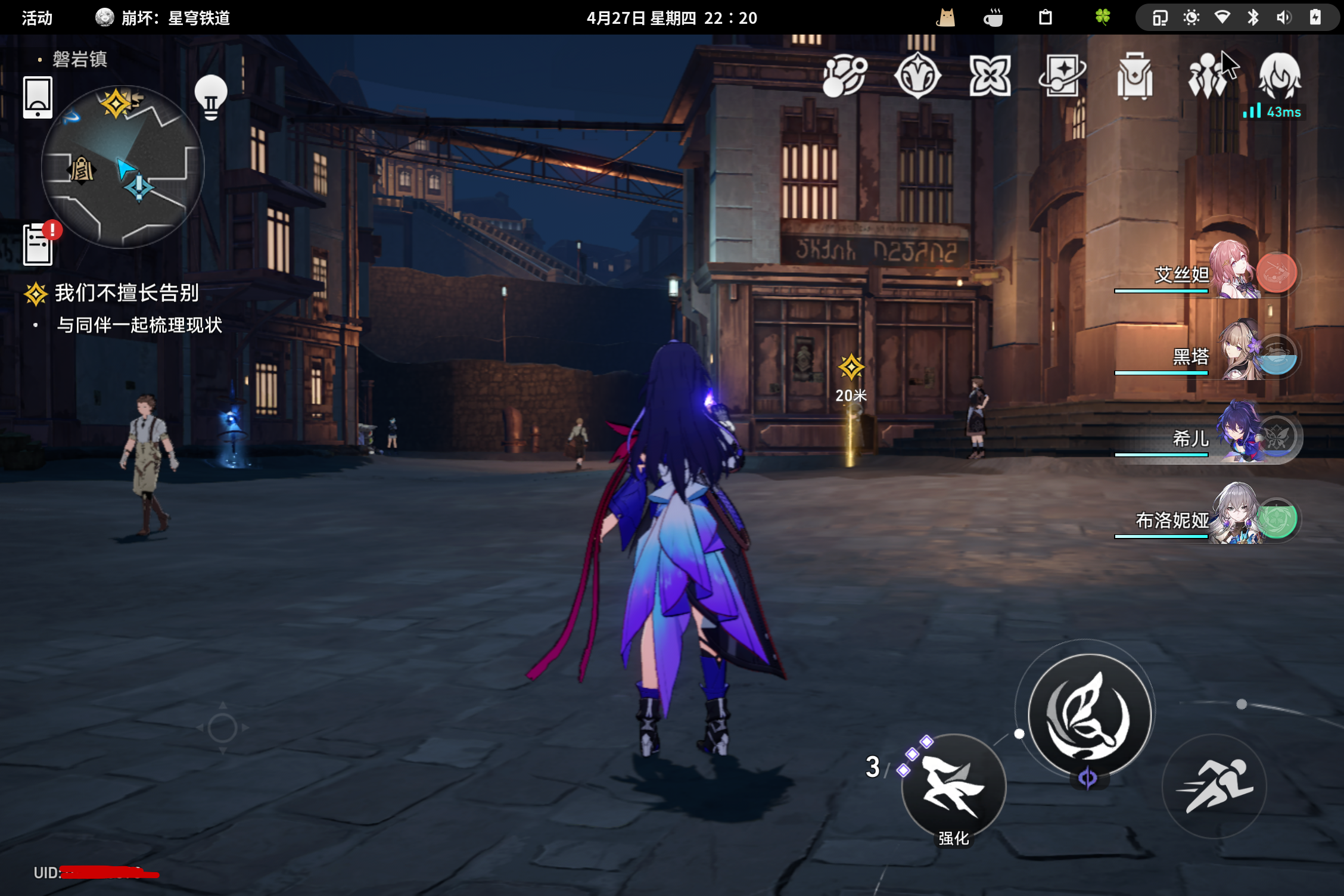Open the phone menu icon
Viewport: 1344px width, 896px height.
click(x=38, y=97)
